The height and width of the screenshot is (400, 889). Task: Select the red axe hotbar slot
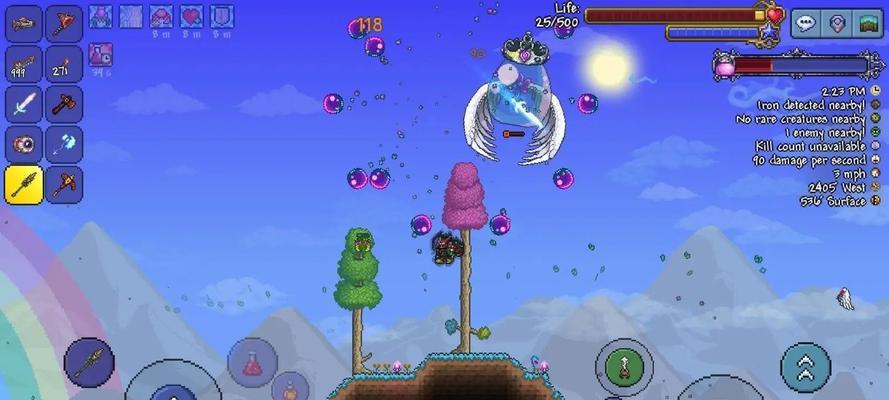pos(64,23)
